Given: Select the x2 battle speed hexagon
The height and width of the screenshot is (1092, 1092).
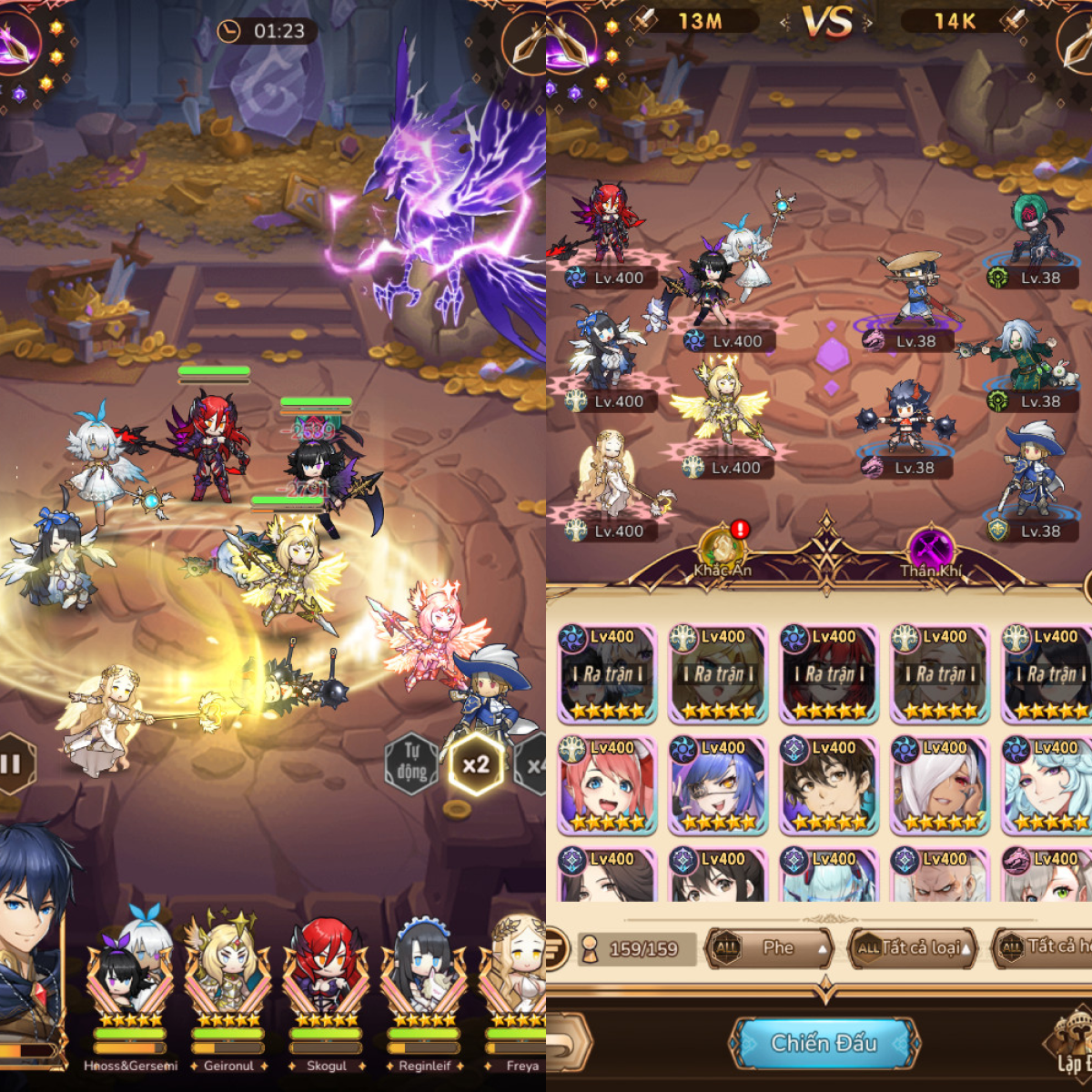Looking at the screenshot, I should tap(475, 764).
